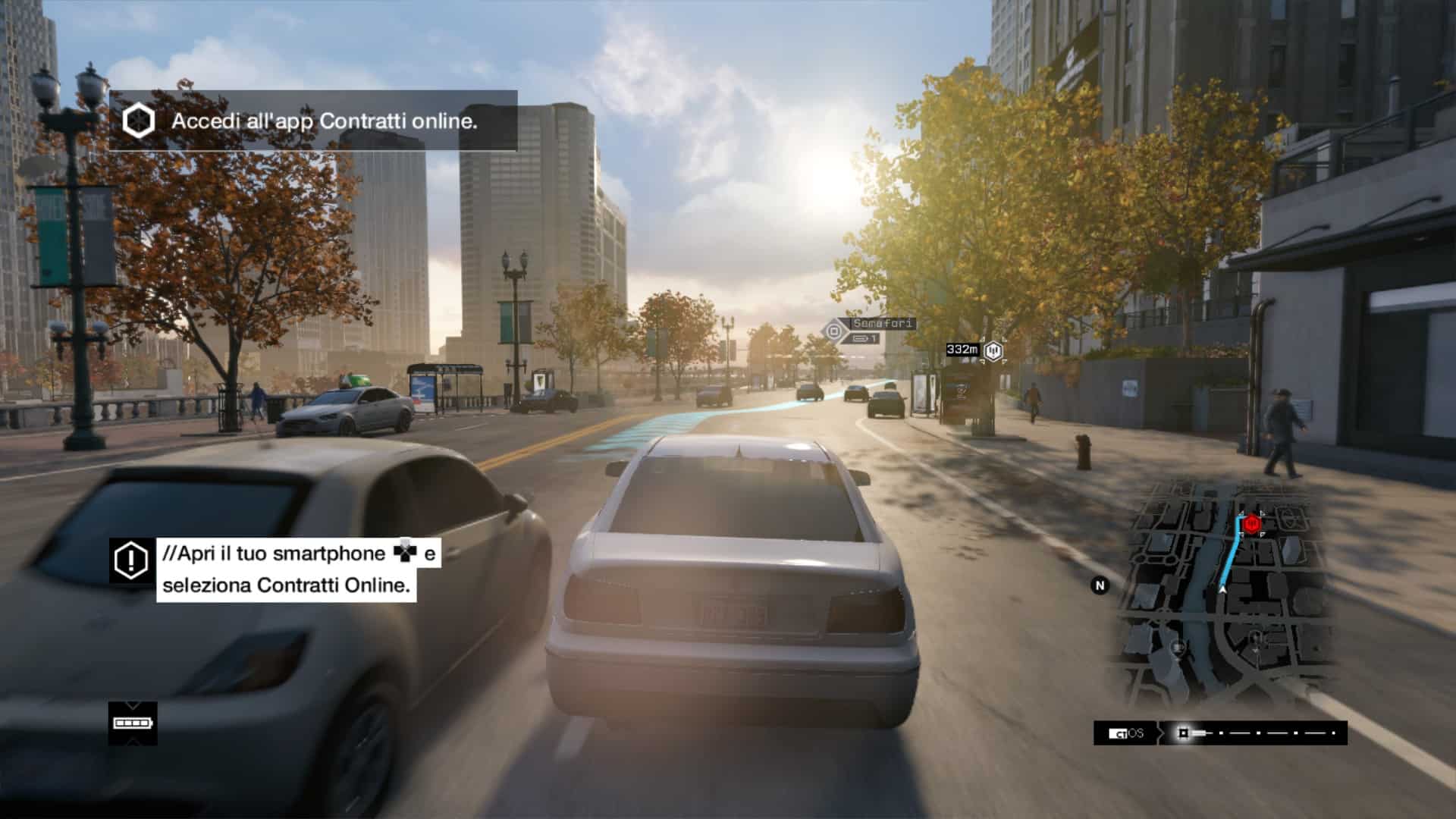The image size is (1456, 819).
Task: Click the ctOS label beside the minimap bar
Action: pyautogui.click(x=1126, y=733)
